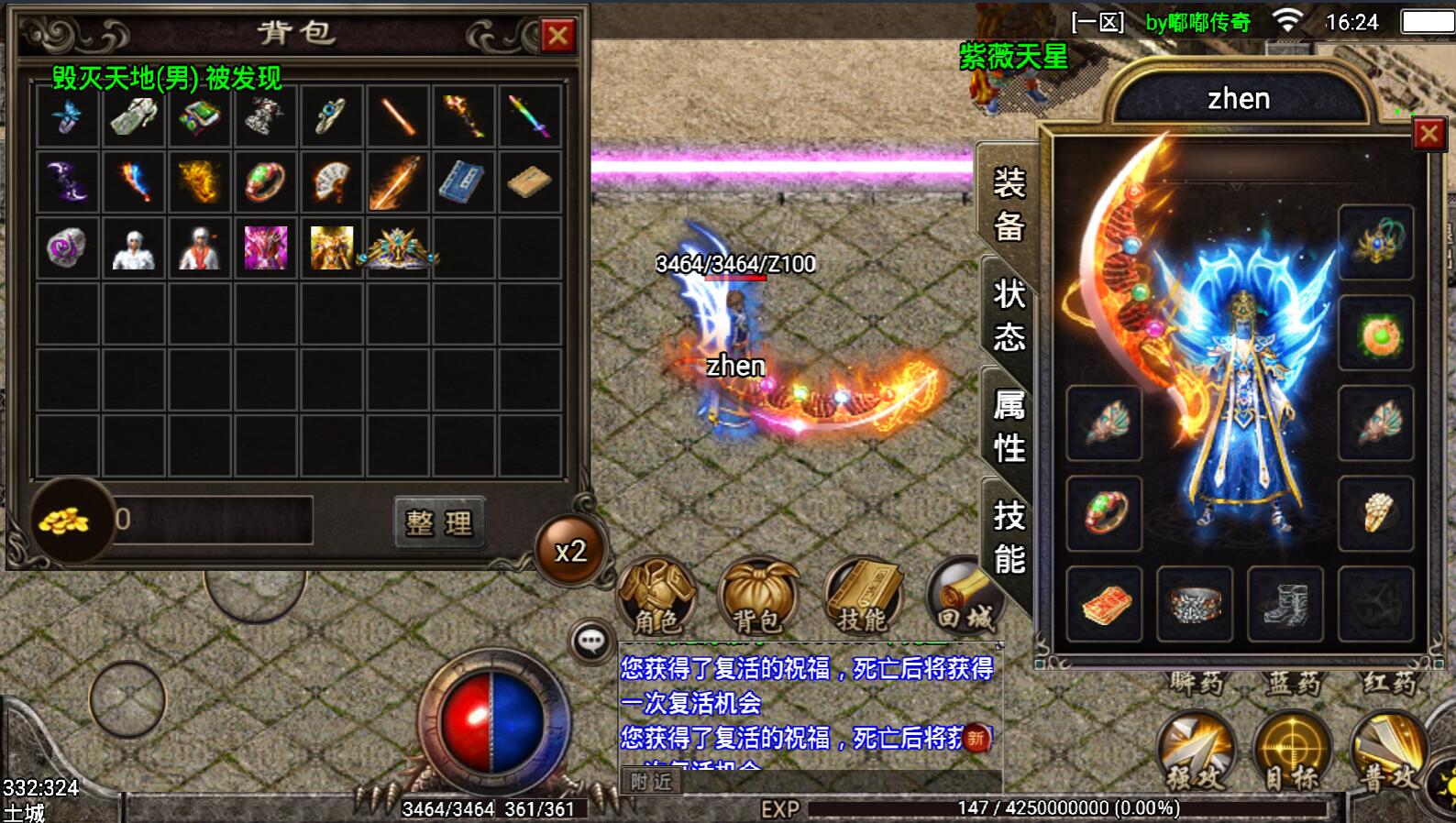Screen dimensions: 1456x823
Task: Activate the 强攻 forced attack button
Action: click(x=1196, y=752)
